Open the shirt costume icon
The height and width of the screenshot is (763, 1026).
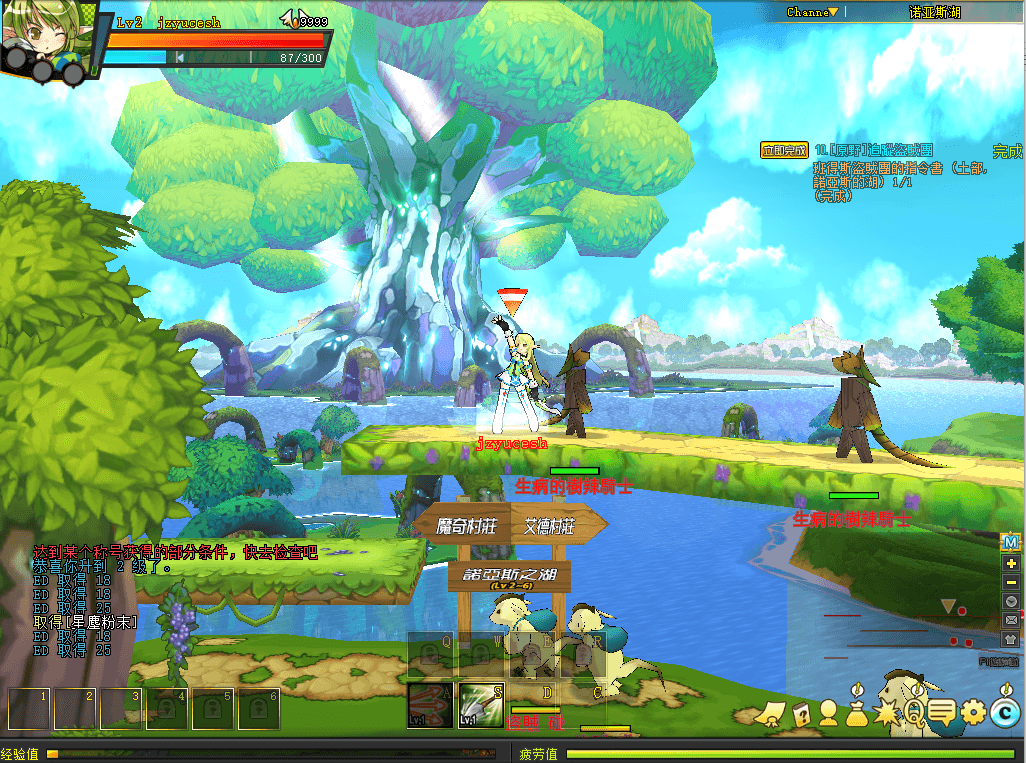click(x=1010, y=639)
